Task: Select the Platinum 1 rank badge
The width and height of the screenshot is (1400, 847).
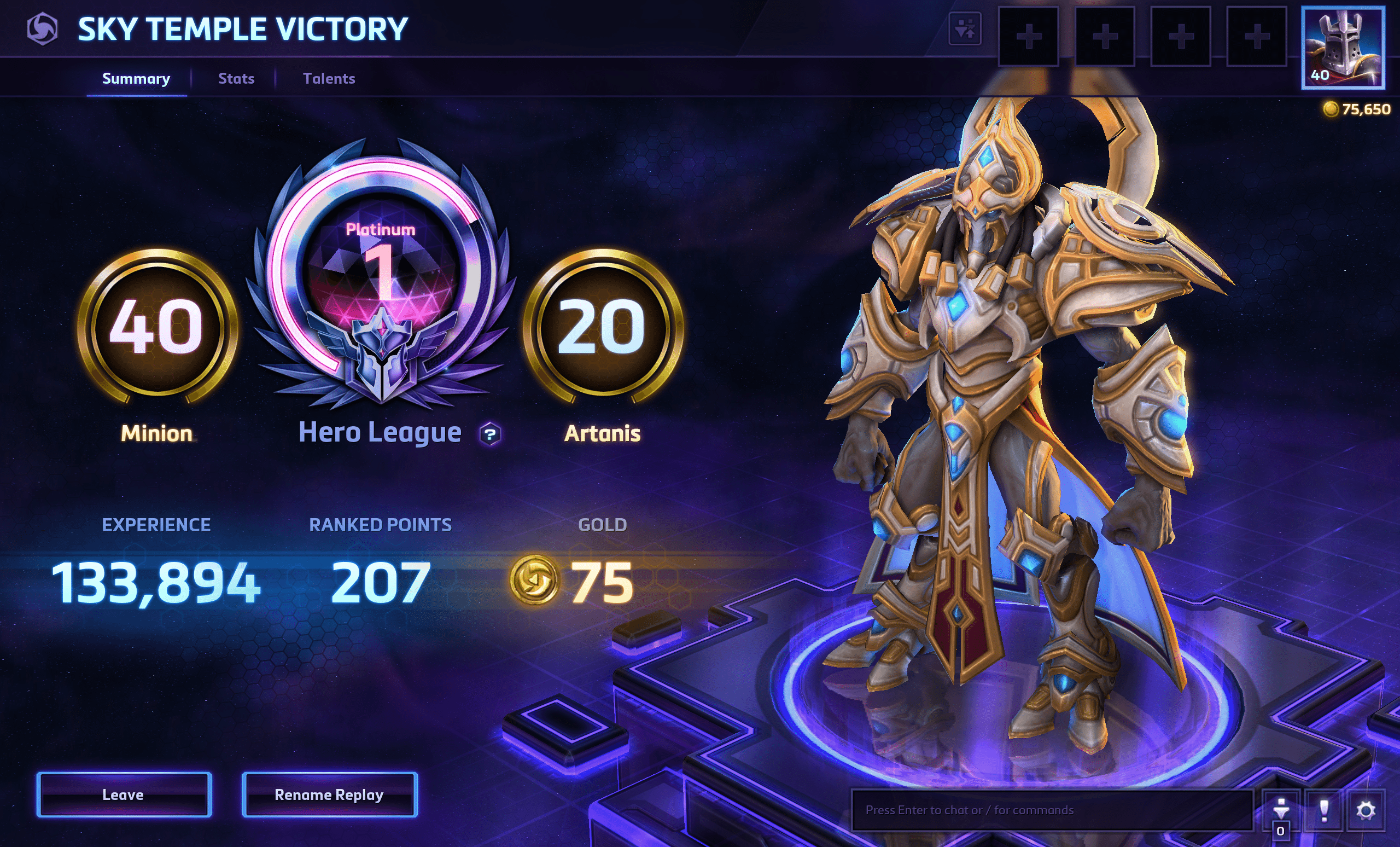Action: coord(382,273)
